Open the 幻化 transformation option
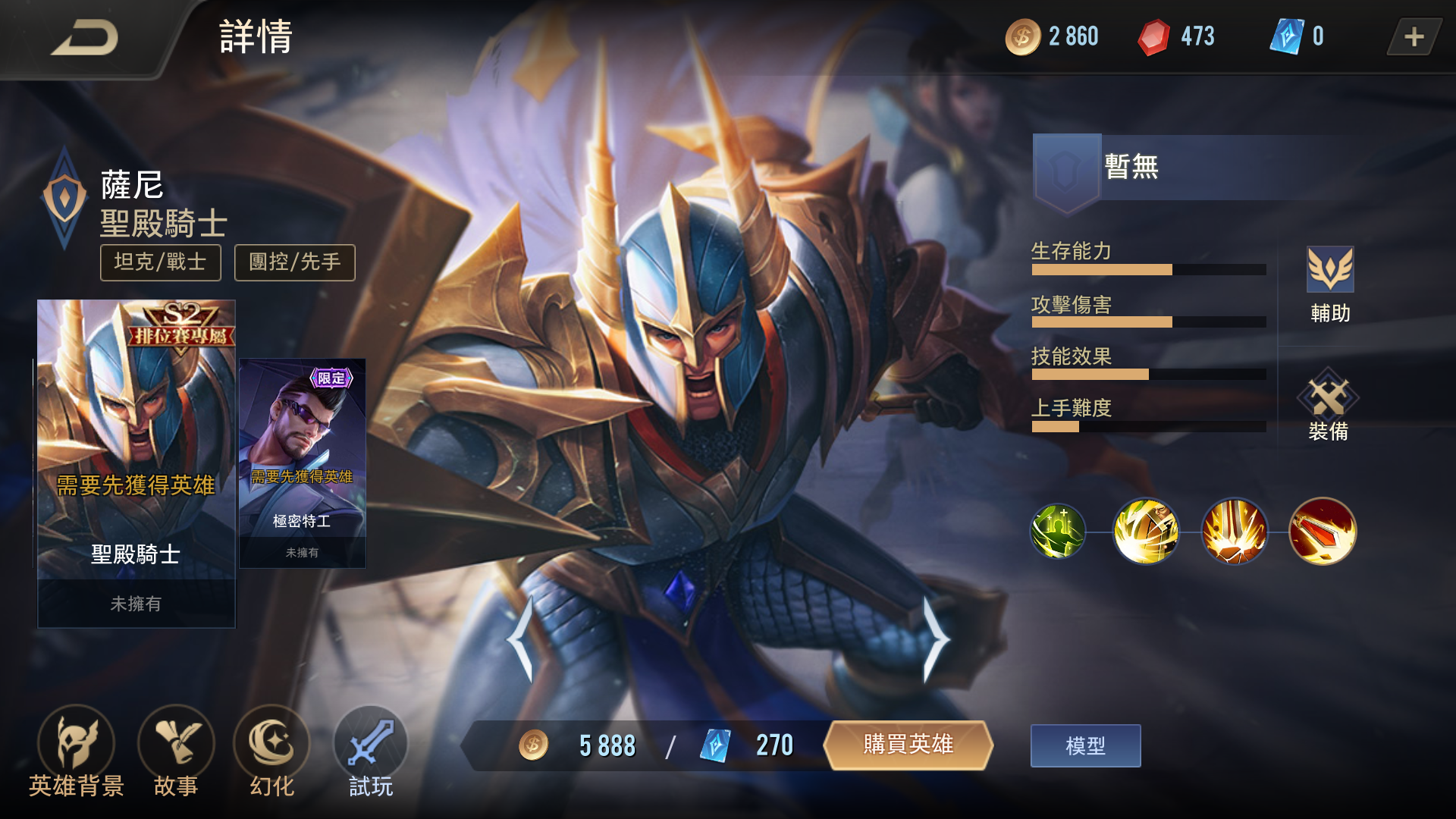This screenshot has width=1456, height=819. pos(271,751)
